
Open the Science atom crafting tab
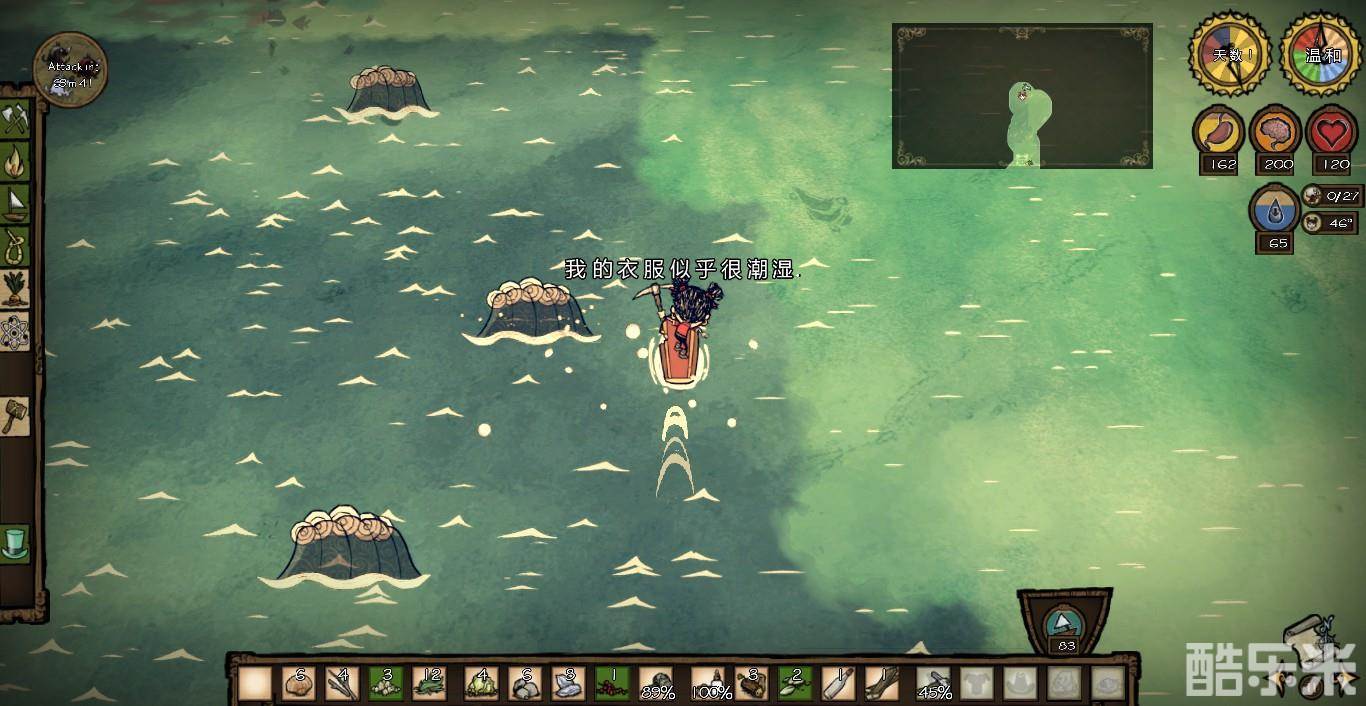pos(15,329)
